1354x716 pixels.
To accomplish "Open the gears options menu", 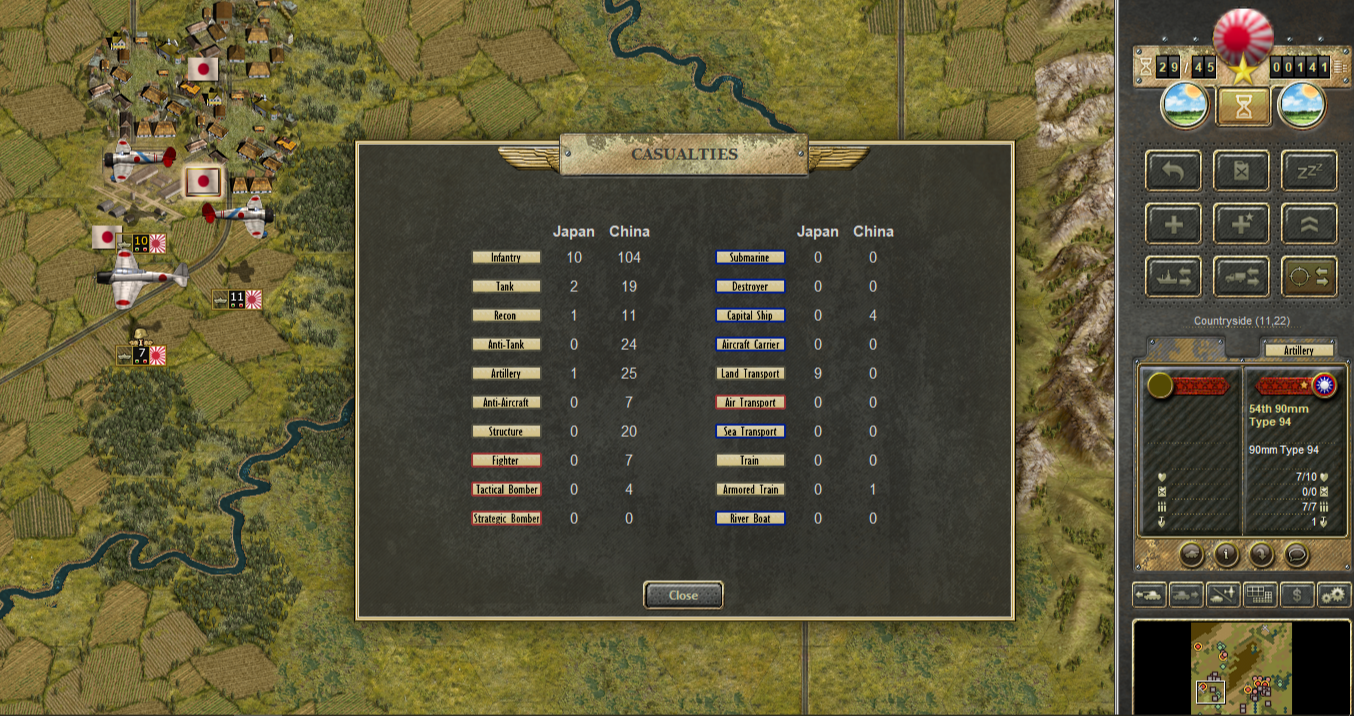I will 1334,594.
